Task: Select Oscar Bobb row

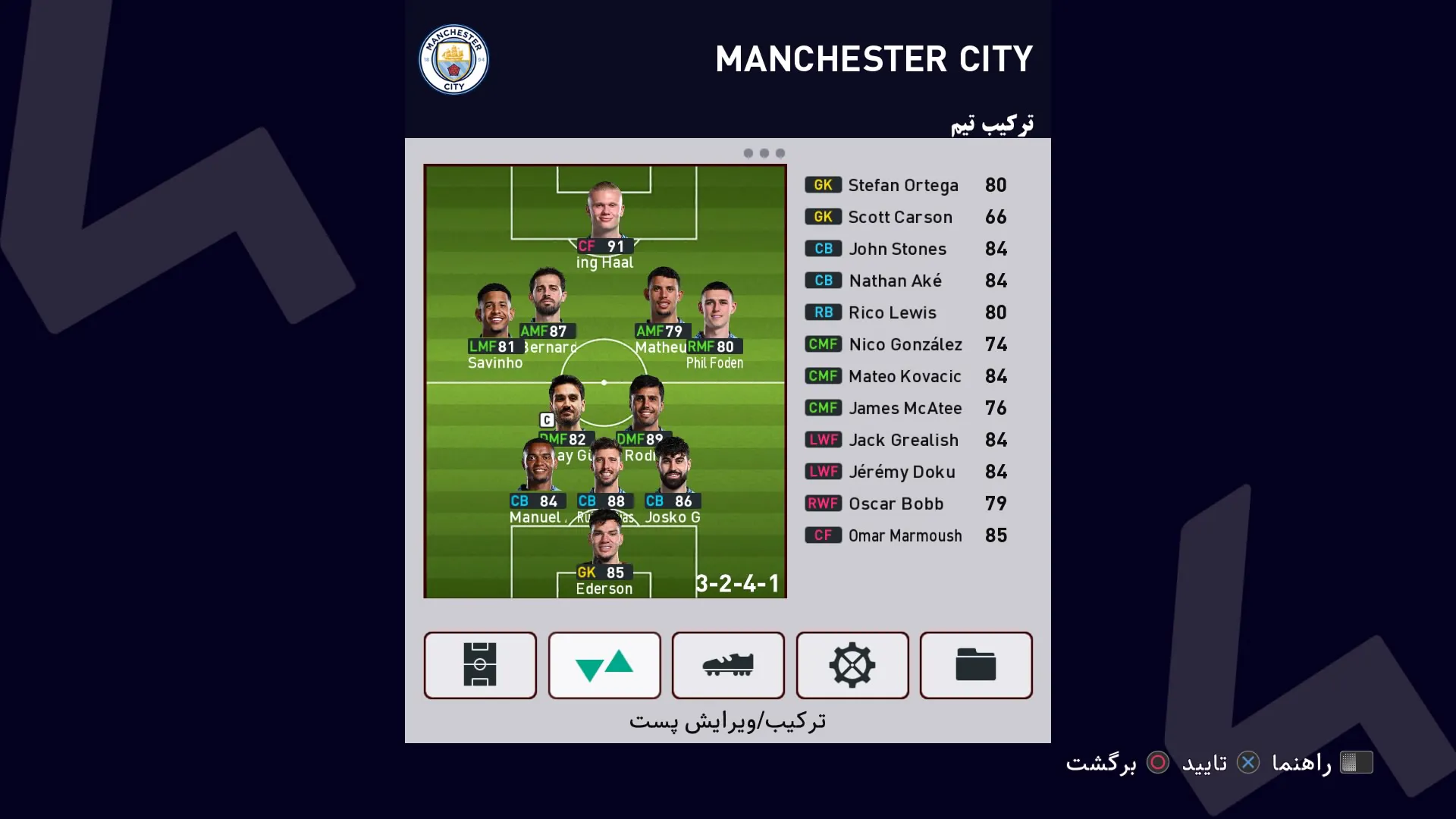Action: [905, 504]
